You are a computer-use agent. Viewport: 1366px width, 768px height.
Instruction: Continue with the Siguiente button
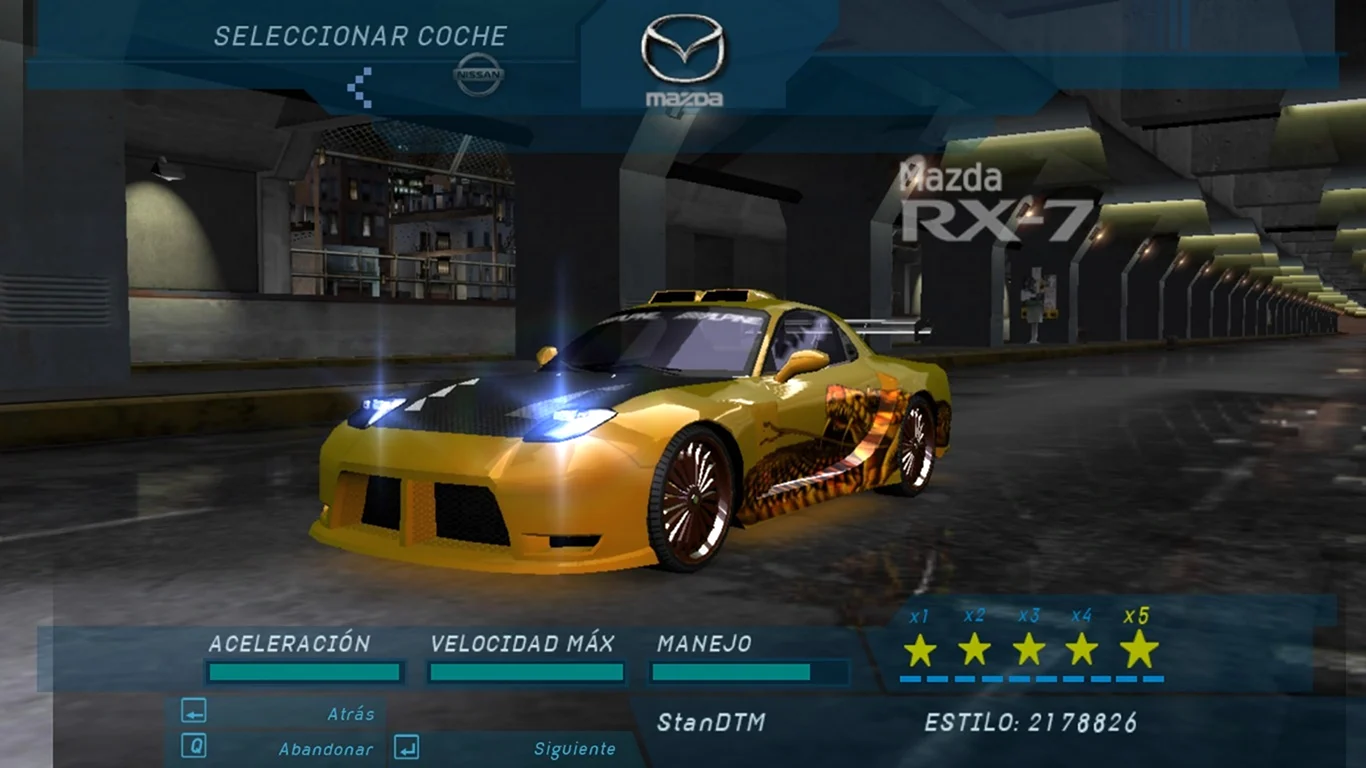[x=574, y=749]
